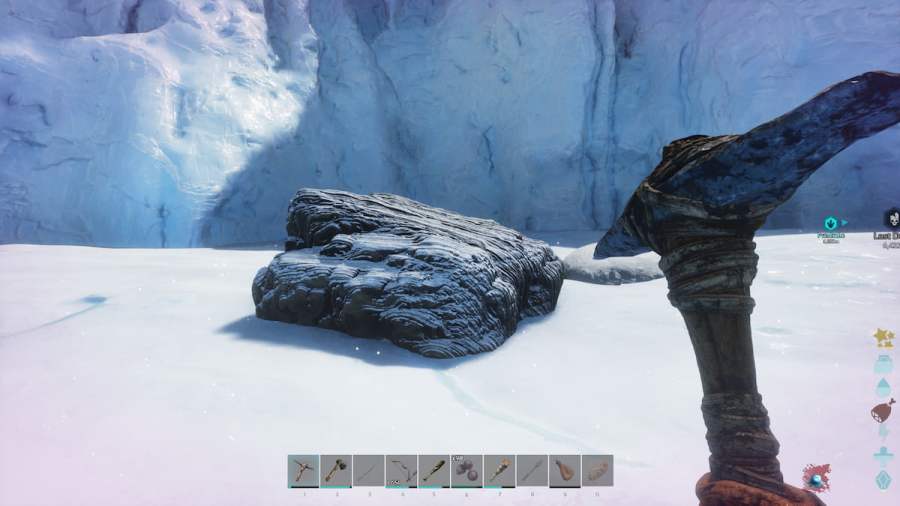Use the waterskin hotbar slot
900x506 pixels.
point(564,470)
